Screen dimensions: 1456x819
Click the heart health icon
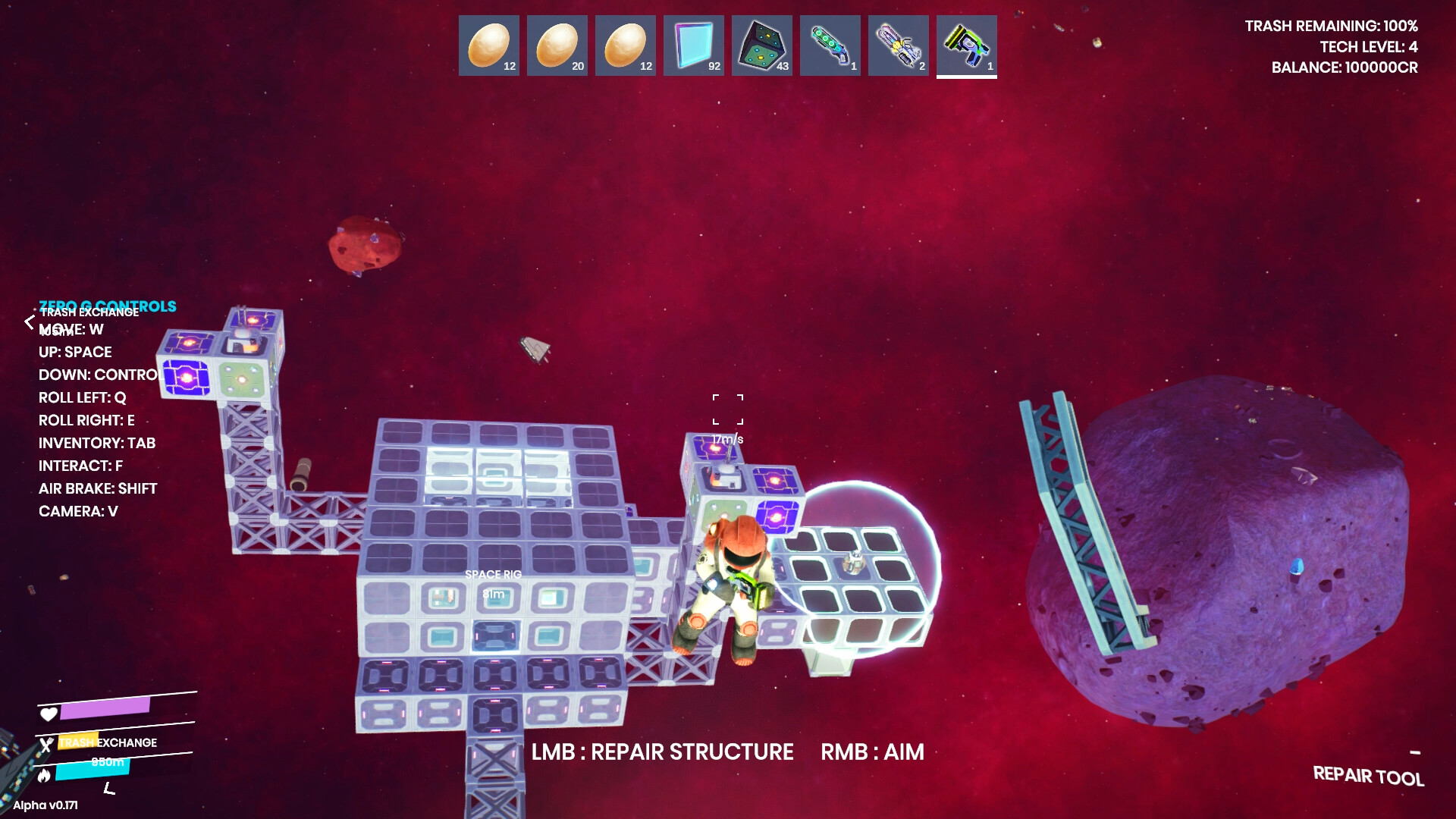click(48, 713)
